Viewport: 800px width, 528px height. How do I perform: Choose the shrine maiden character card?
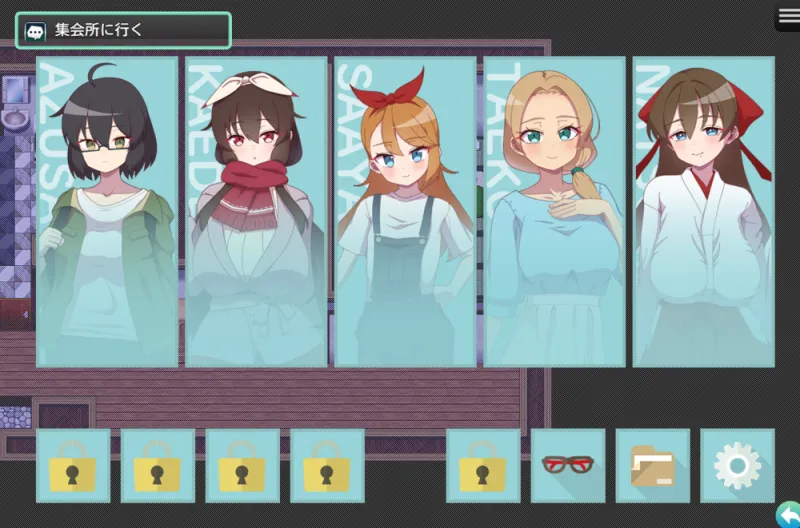pos(703,212)
